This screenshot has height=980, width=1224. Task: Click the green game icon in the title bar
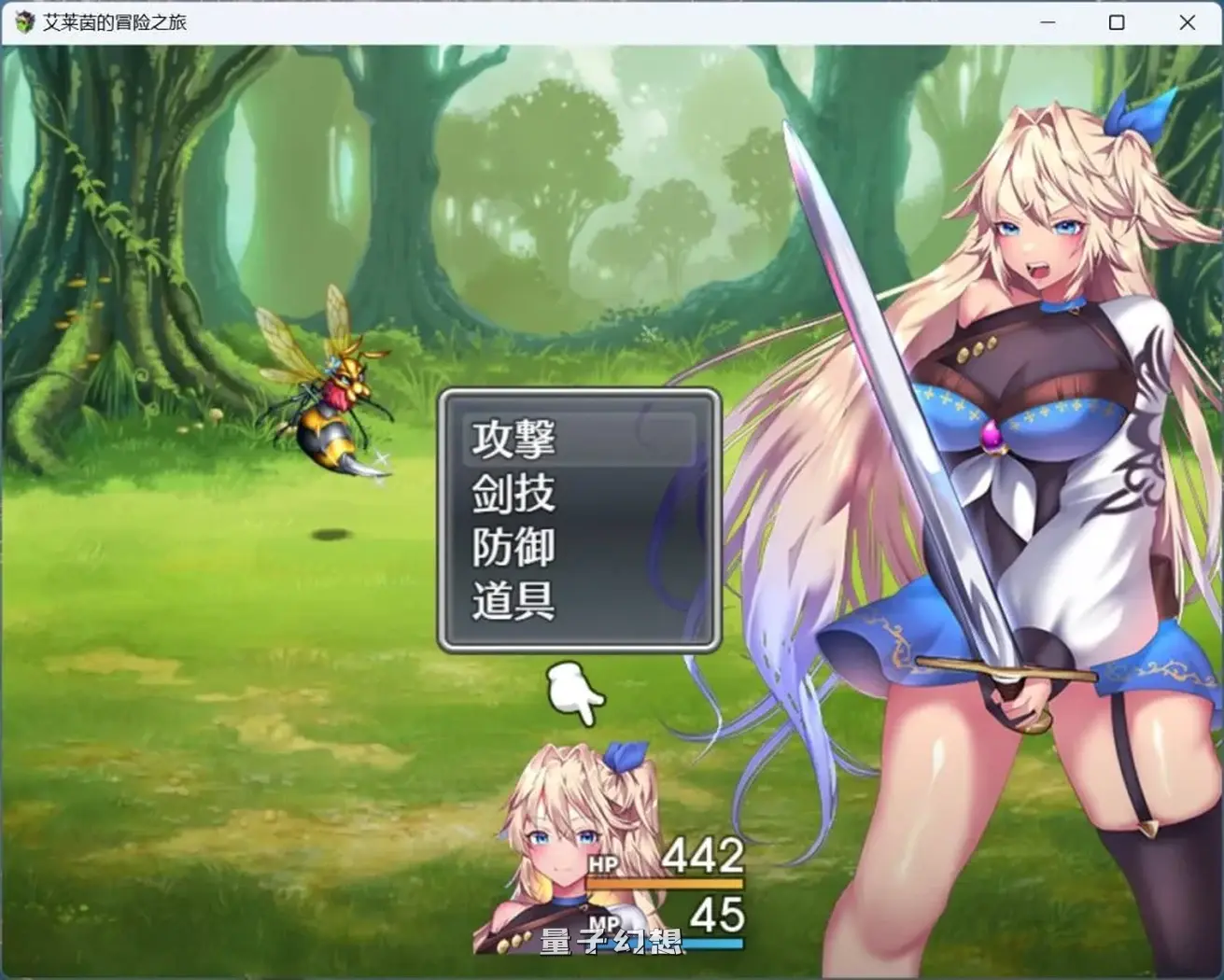21,21
